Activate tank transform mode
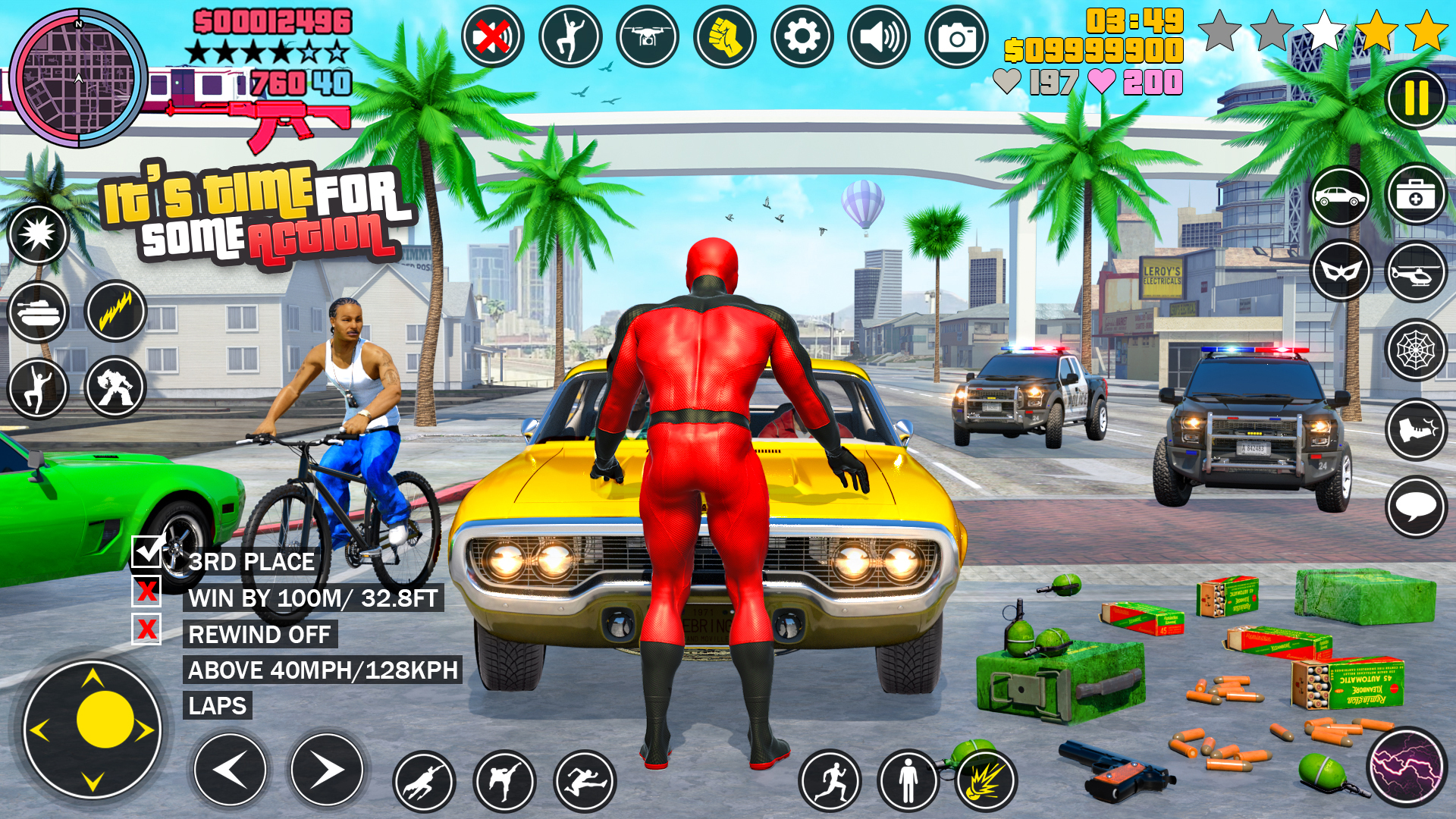The height and width of the screenshot is (819, 1456). point(39,312)
